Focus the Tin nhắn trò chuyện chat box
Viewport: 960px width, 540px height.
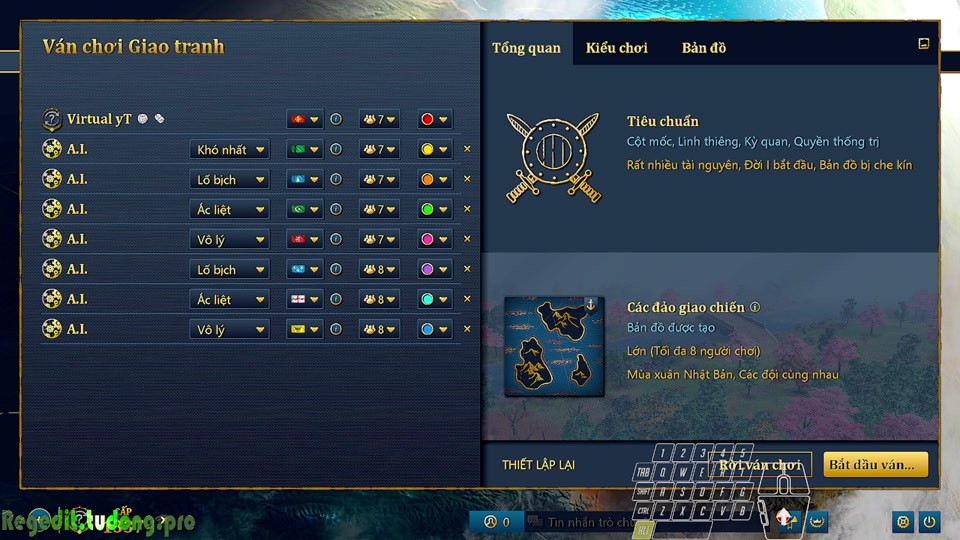[585, 522]
